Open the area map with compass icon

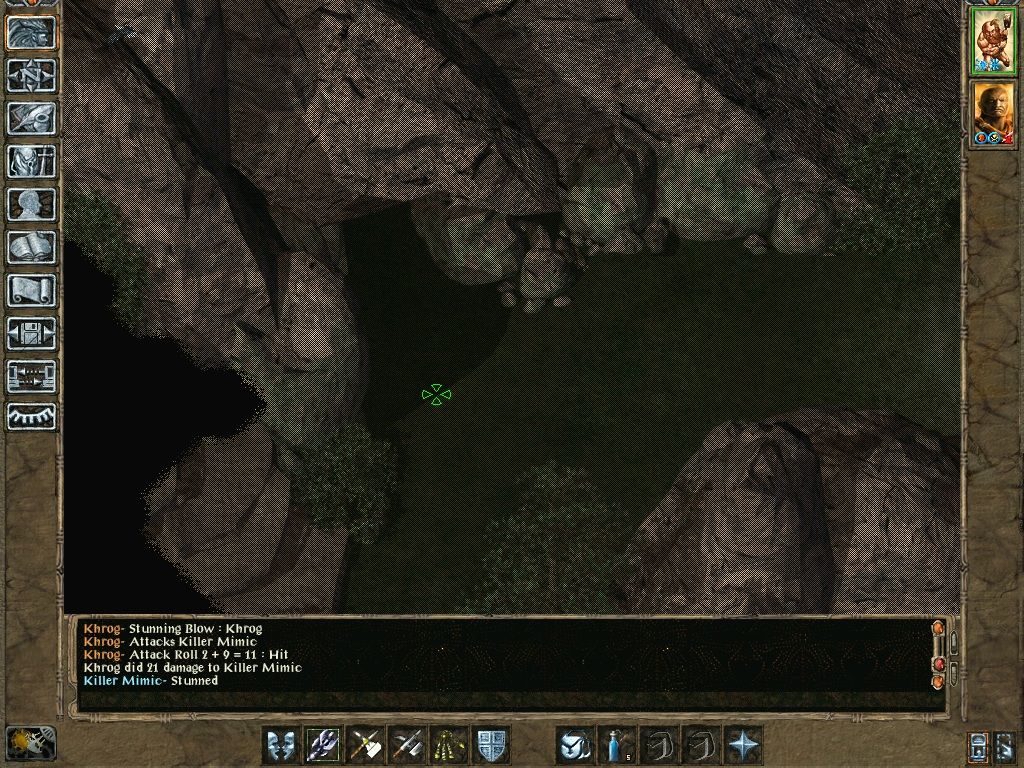point(31,76)
